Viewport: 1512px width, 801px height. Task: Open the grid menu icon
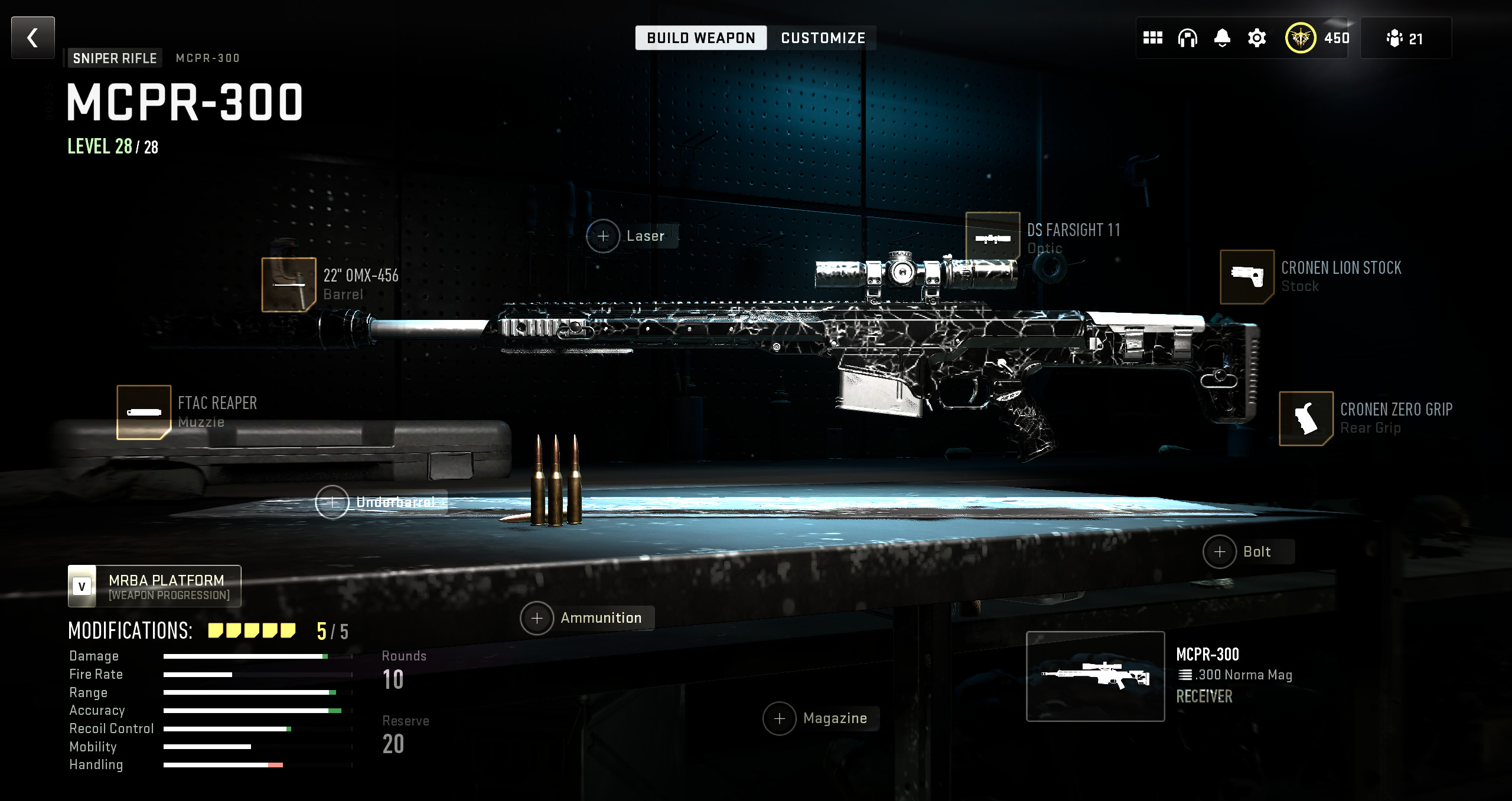tap(1152, 38)
